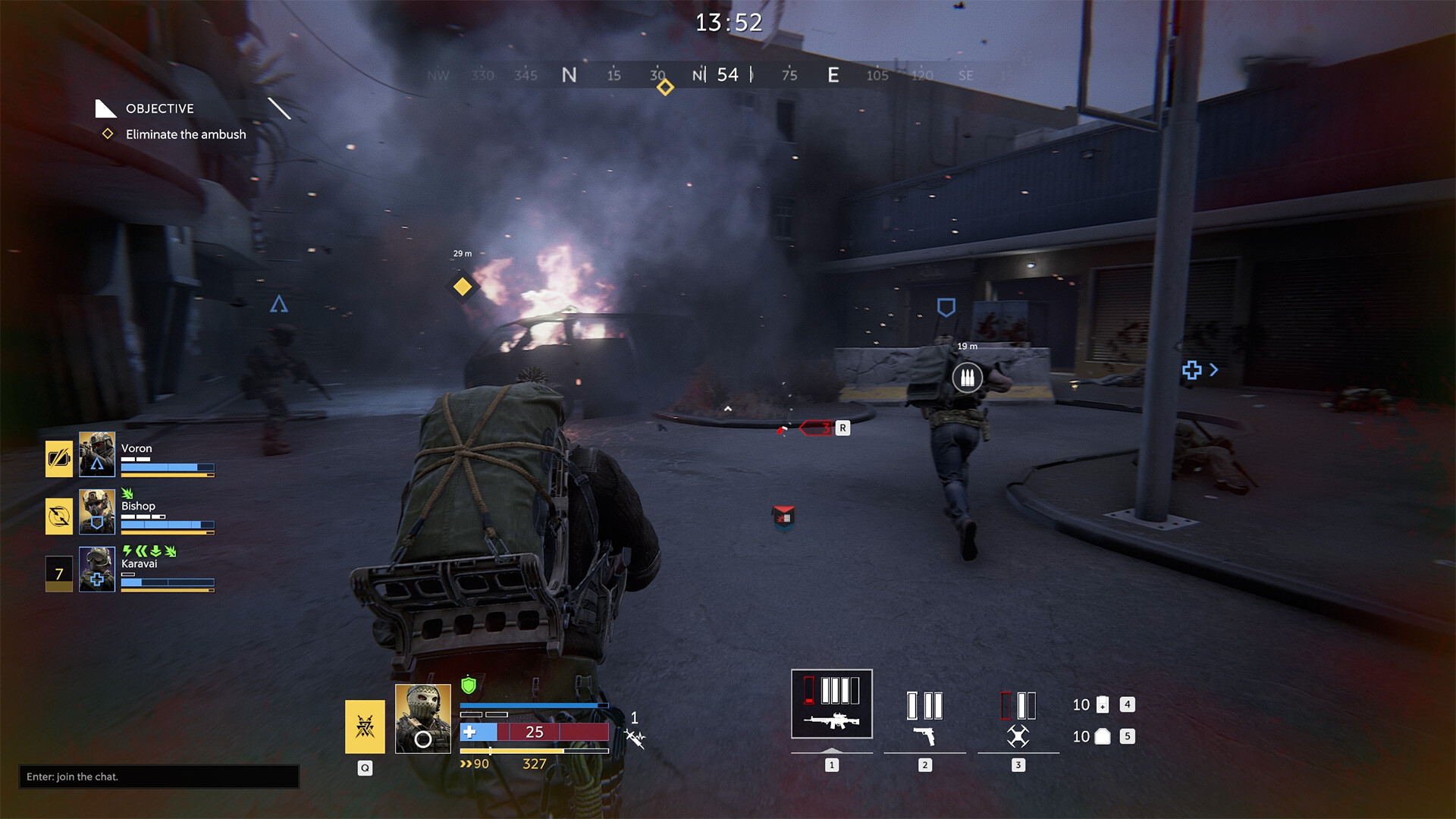
Task: Toggle Bishop's green burst buff icon
Action: 126,493
